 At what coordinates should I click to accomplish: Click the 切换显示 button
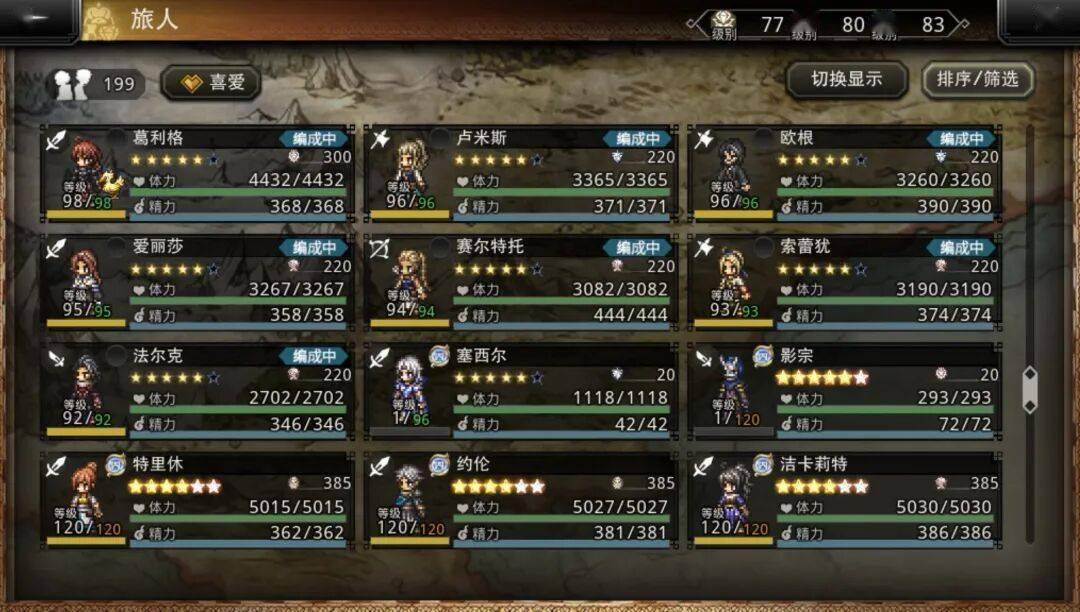[846, 80]
